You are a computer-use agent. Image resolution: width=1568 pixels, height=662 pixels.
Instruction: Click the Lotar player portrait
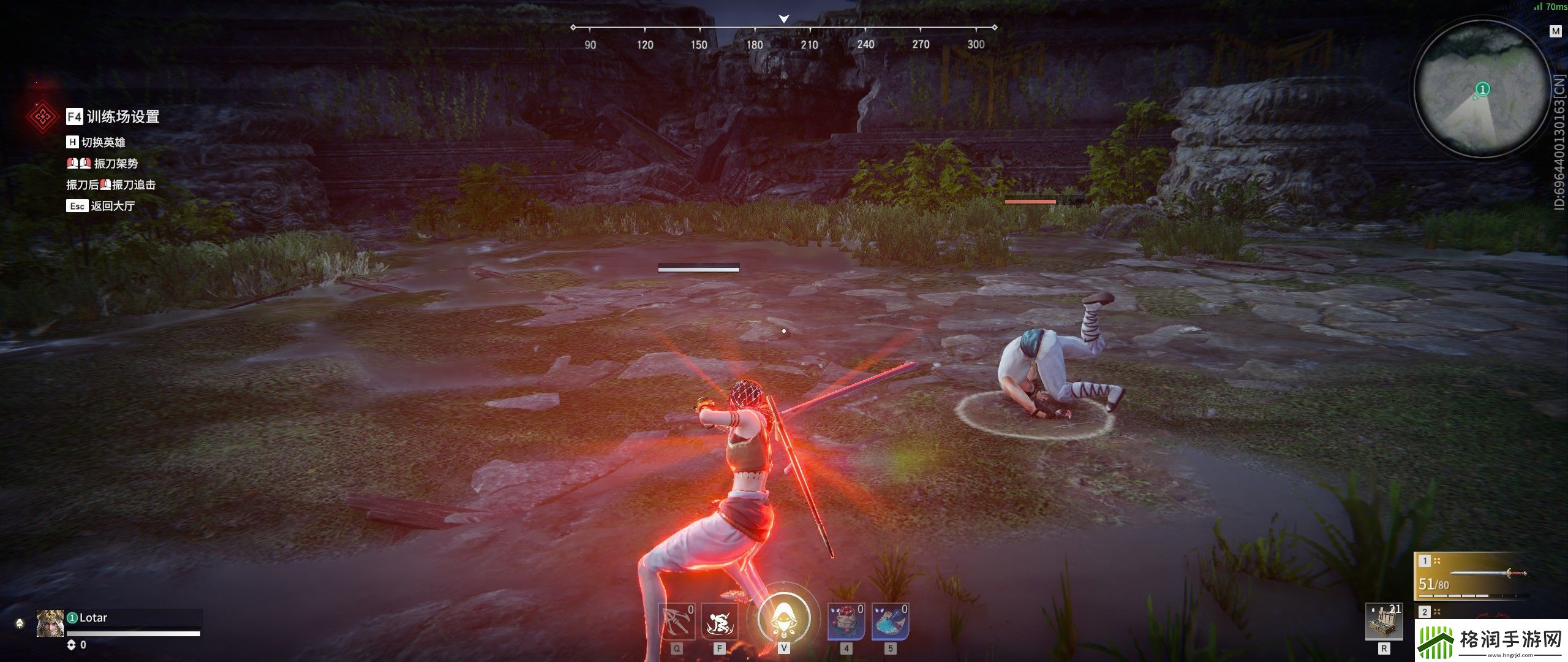(x=50, y=623)
